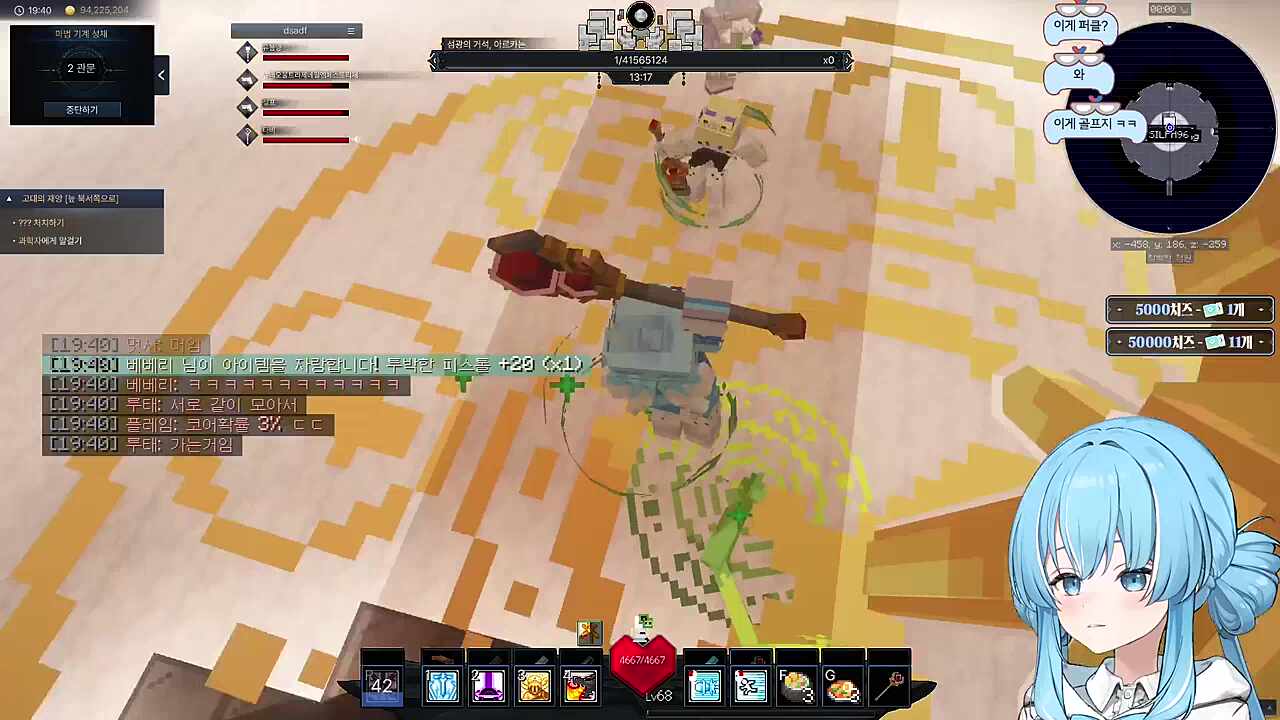
Task: Collapse the 고대의 재앙 quest tracker
Action: [10, 199]
